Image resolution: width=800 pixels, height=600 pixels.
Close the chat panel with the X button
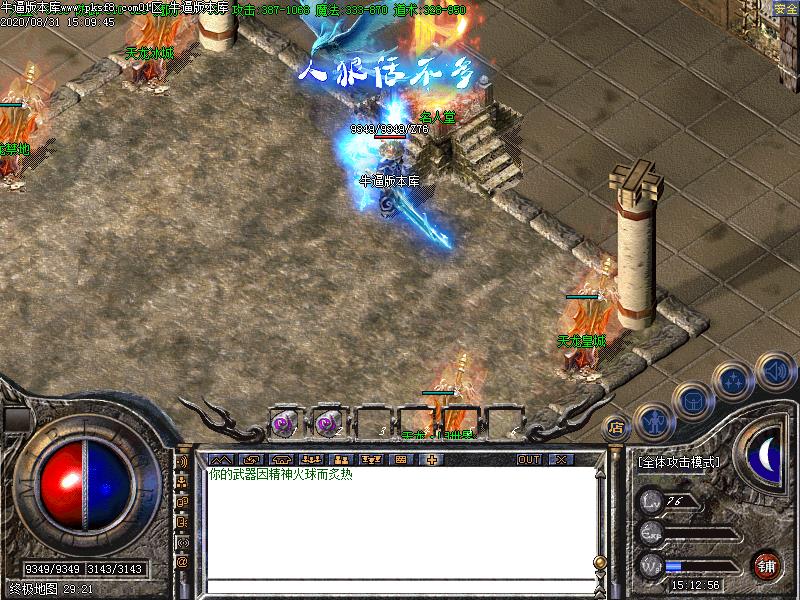(560, 459)
